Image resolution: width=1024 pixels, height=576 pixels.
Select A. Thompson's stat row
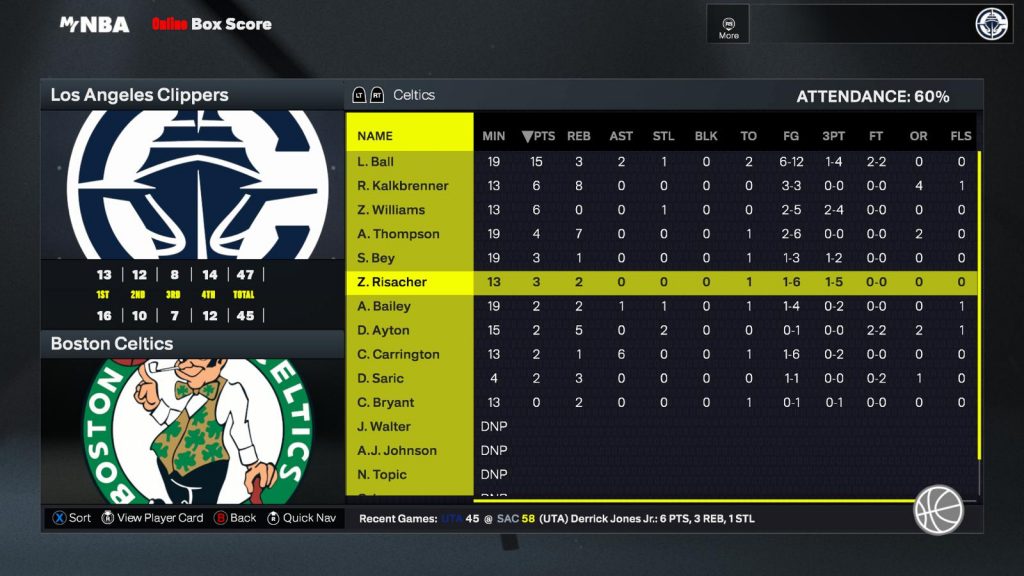(398, 234)
